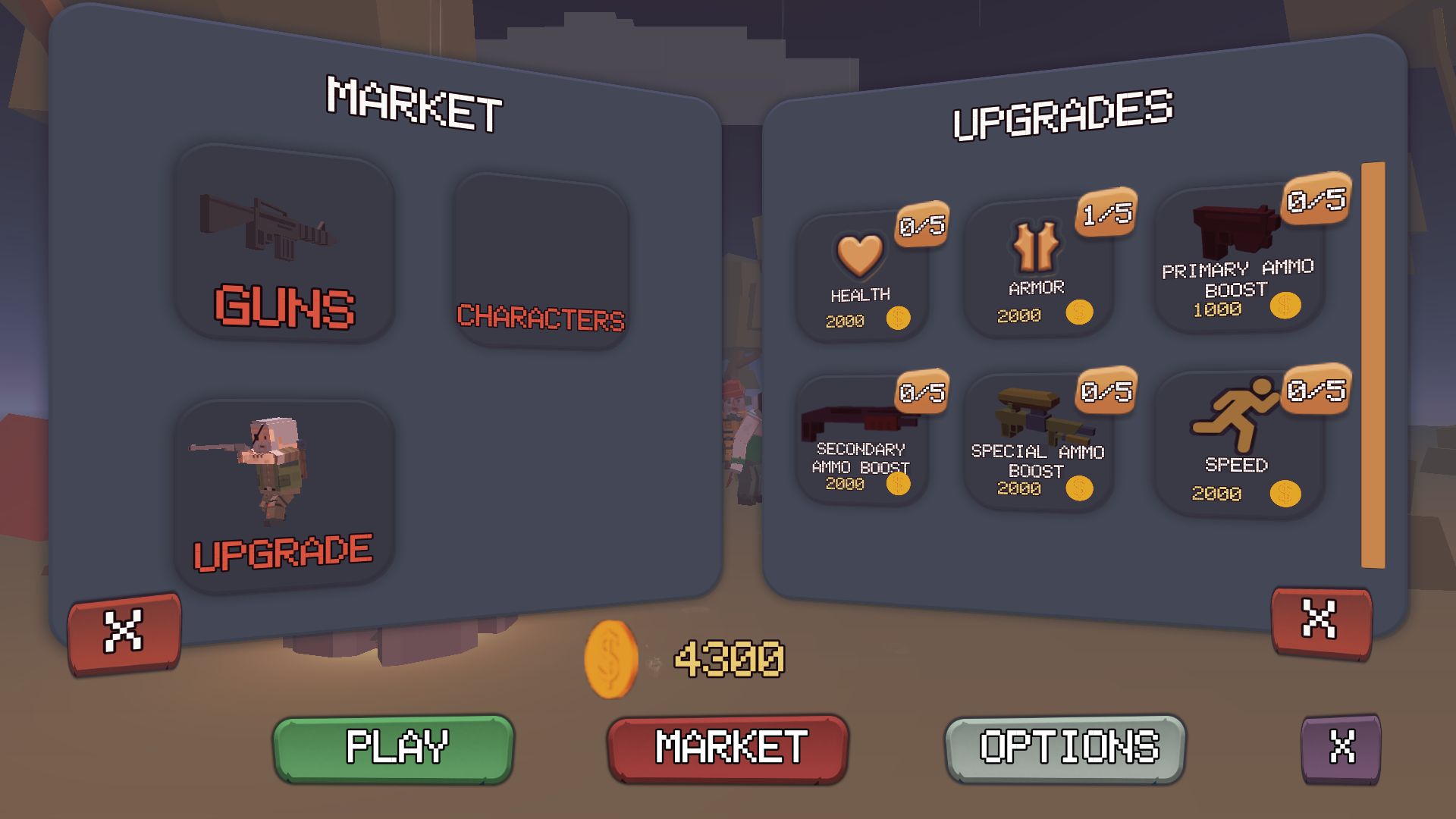This screenshot has height=819, width=1456.
Task: Close the Market panel
Action: coord(124,632)
